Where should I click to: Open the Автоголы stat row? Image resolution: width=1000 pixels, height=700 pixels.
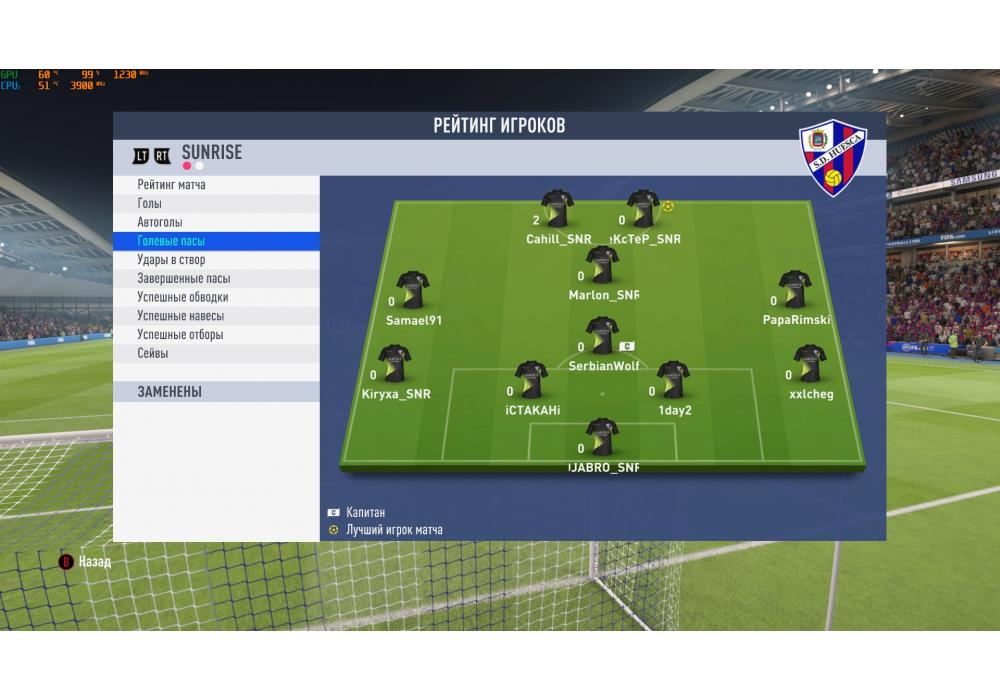pos(160,222)
